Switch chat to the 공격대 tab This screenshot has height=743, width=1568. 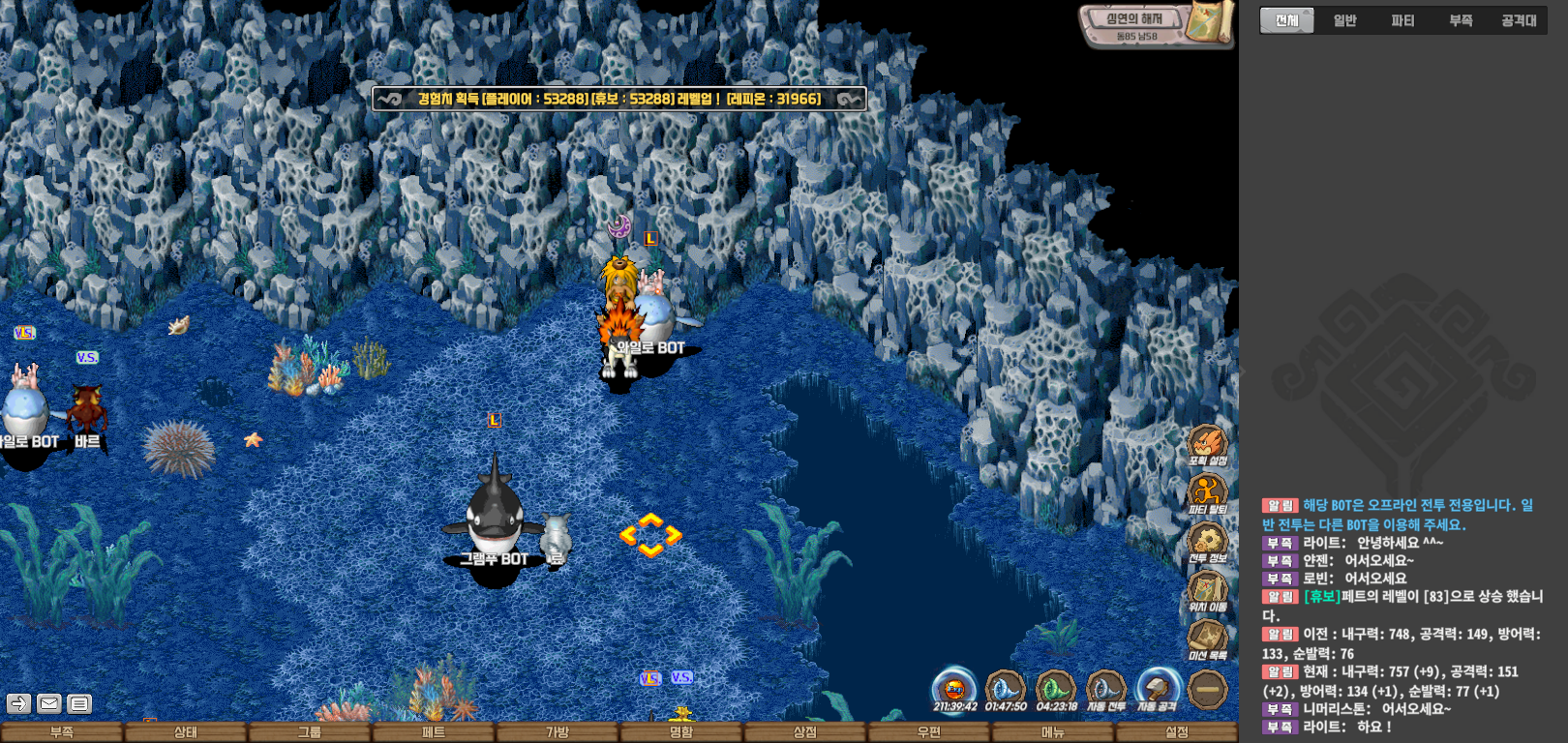click(x=1519, y=20)
